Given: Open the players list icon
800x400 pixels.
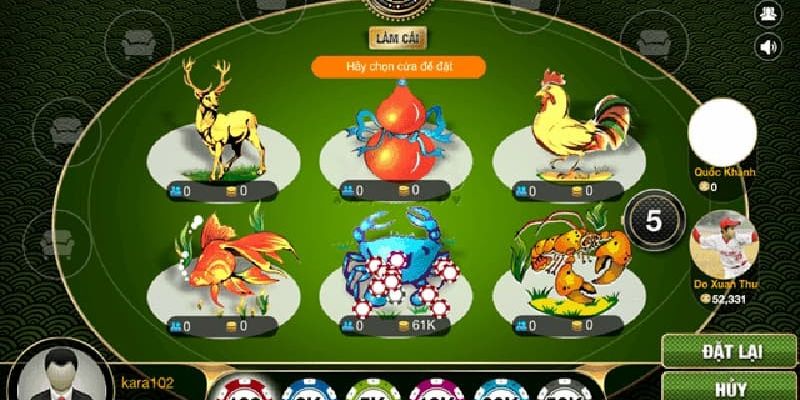Looking at the screenshot, I should (768, 13).
